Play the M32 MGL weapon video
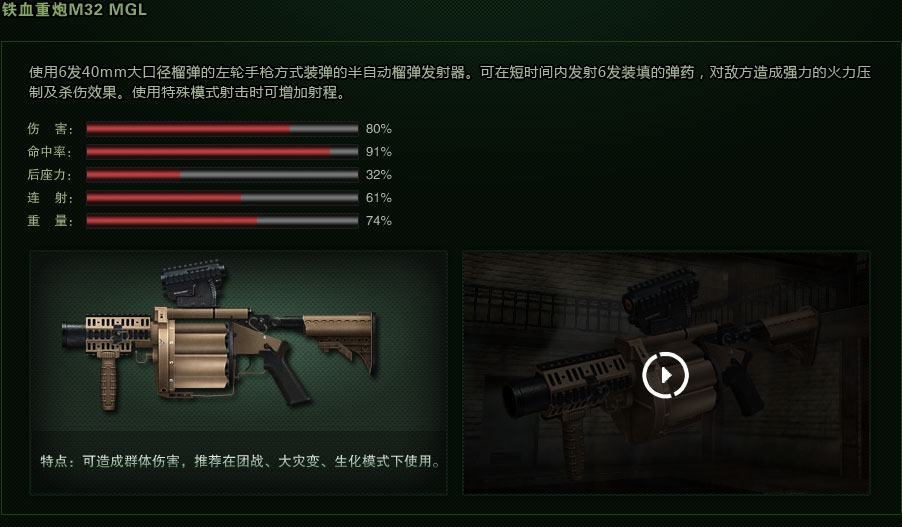 click(665, 375)
